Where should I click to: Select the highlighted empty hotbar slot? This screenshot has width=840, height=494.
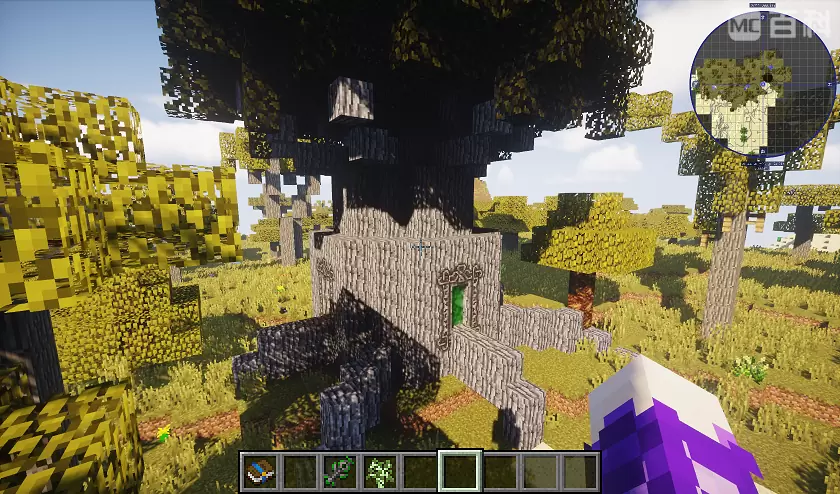[460, 471]
